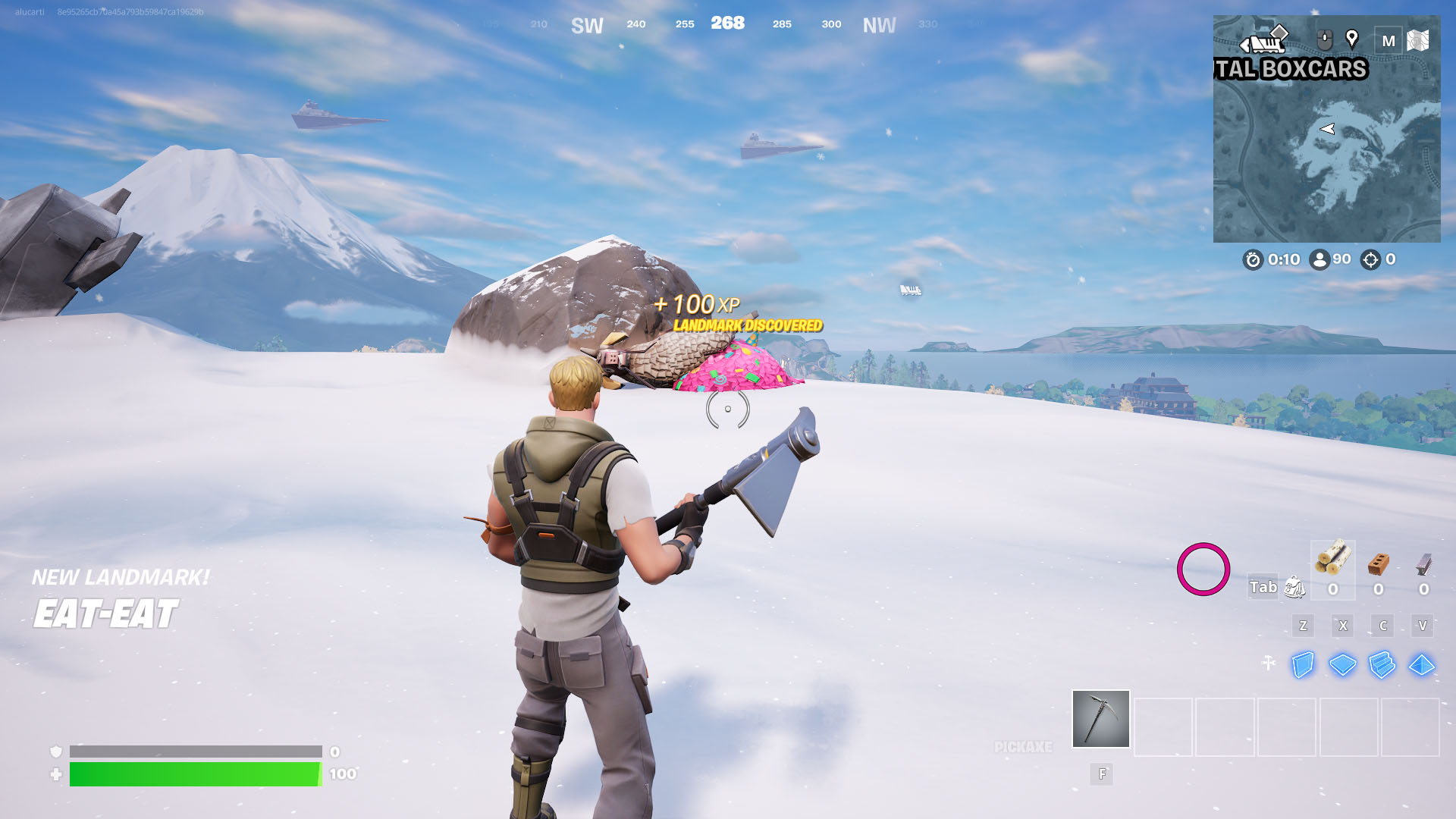
Task: Select the pickaxe in the hotbar
Action: pos(1100,719)
